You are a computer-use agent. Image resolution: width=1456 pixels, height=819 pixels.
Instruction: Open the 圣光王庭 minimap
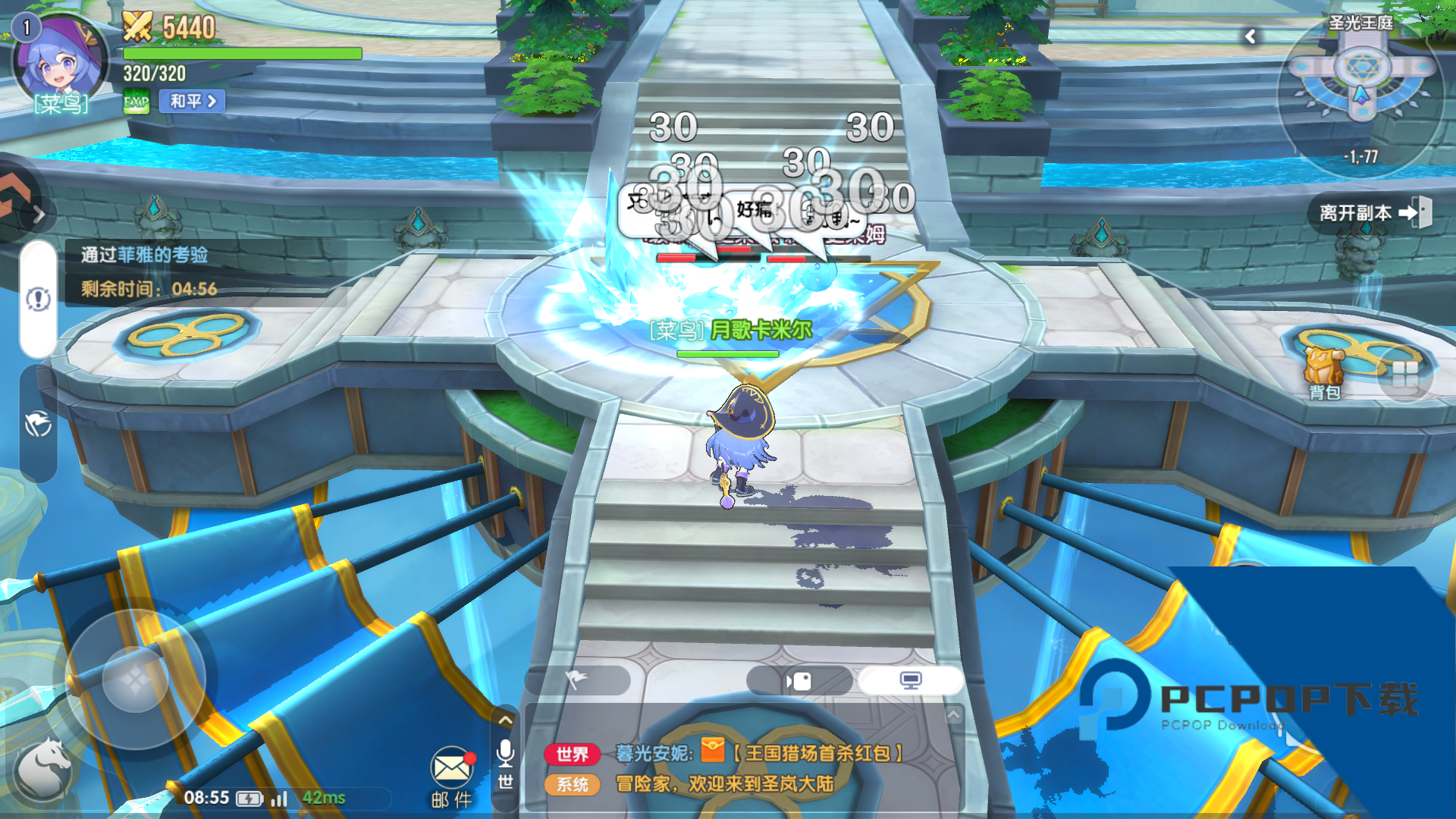pyautogui.click(x=1361, y=83)
